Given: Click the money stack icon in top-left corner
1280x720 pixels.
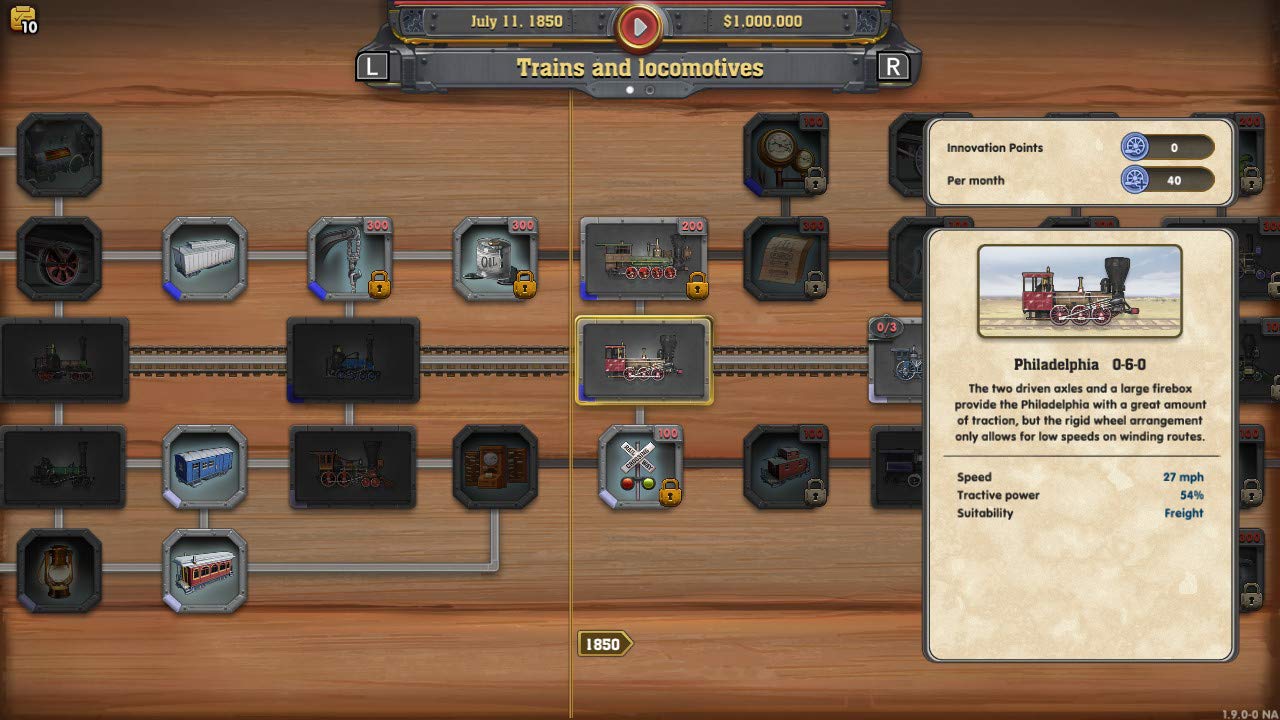Looking at the screenshot, I should coord(22,18).
